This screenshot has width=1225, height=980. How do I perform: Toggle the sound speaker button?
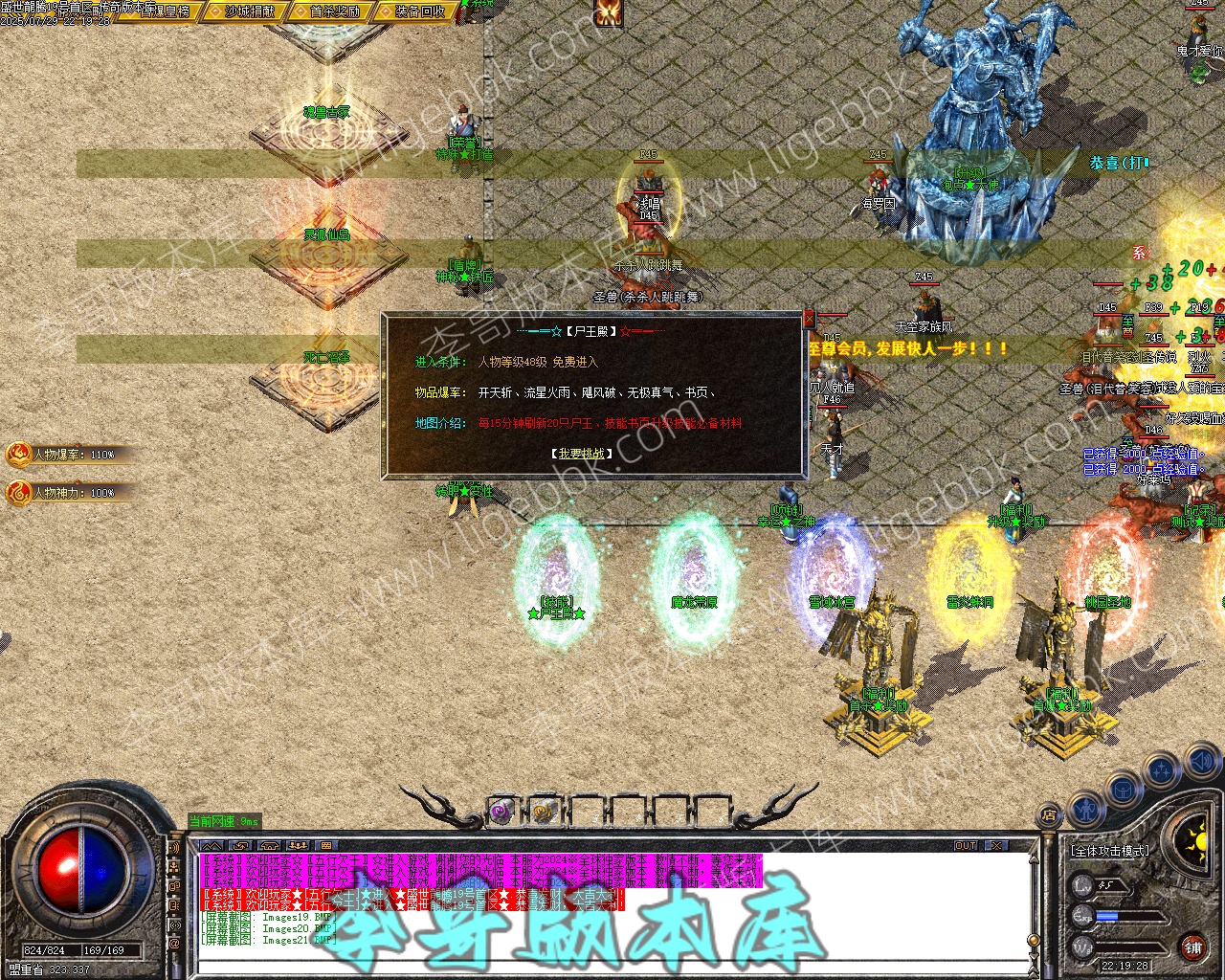(x=1202, y=763)
